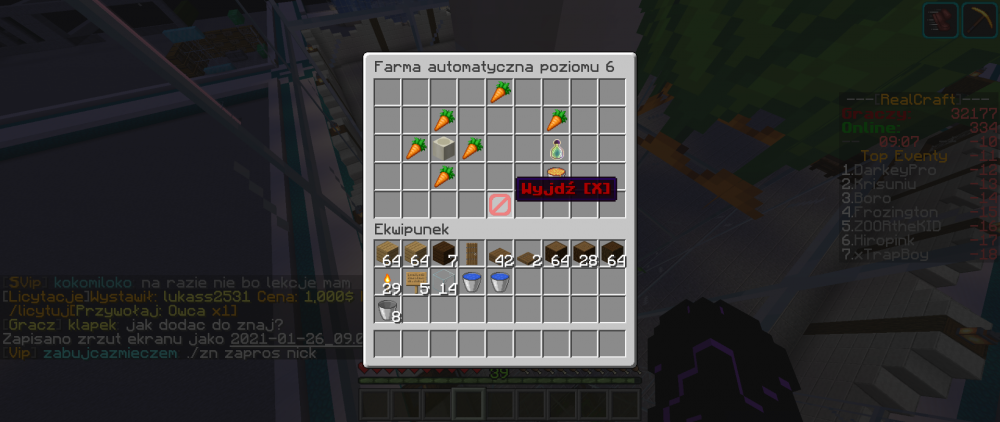The width and height of the screenshot is (1000, 422).
Task: Choose the stack of 5 signs
Action: (x=416, y=282)
